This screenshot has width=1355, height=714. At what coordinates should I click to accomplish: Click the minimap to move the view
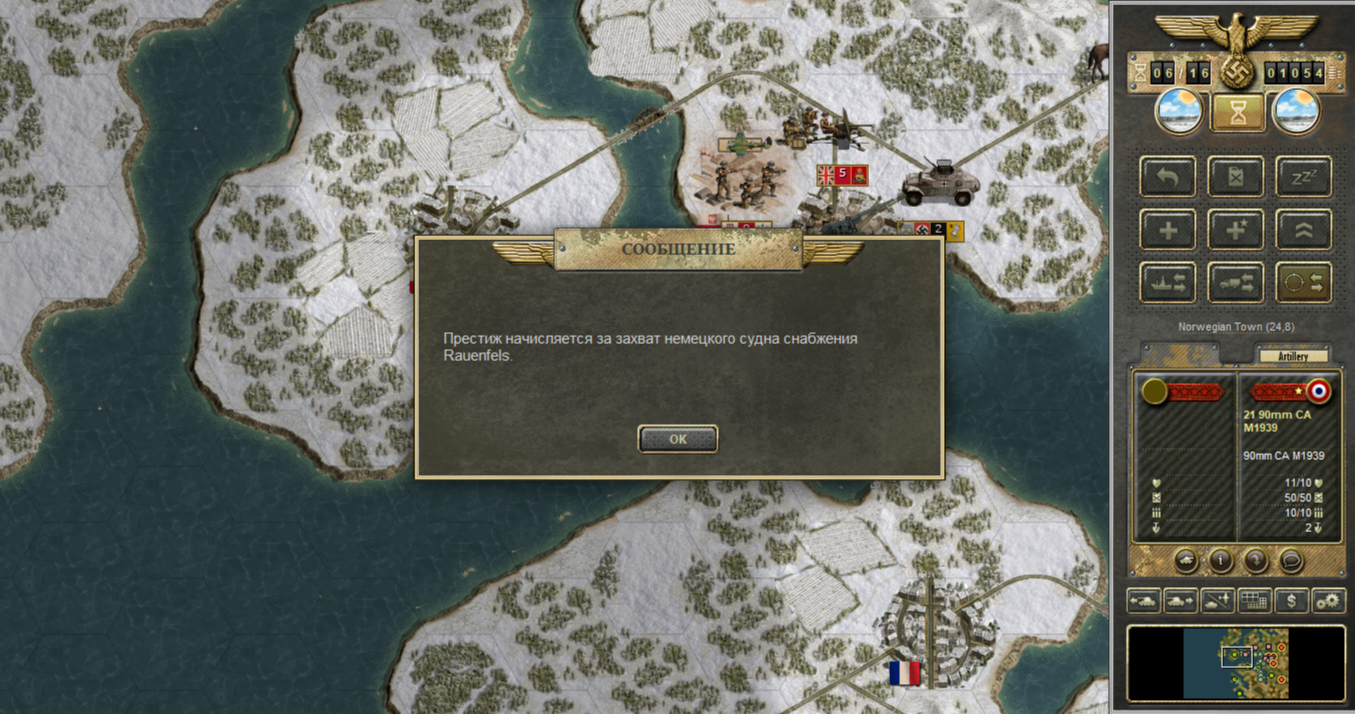click(1236, 663)
